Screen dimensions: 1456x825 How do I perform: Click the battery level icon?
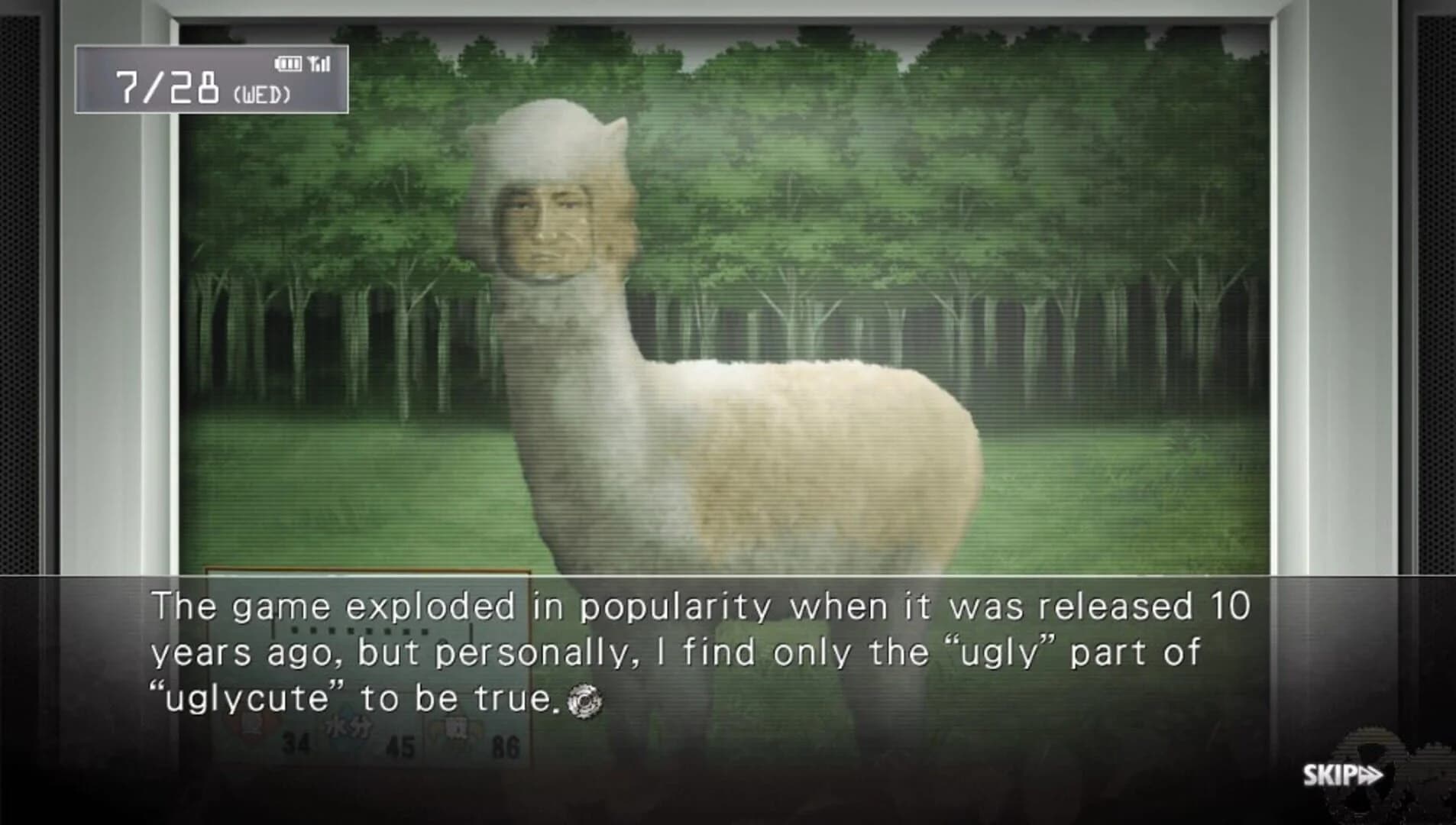[289, 63]
